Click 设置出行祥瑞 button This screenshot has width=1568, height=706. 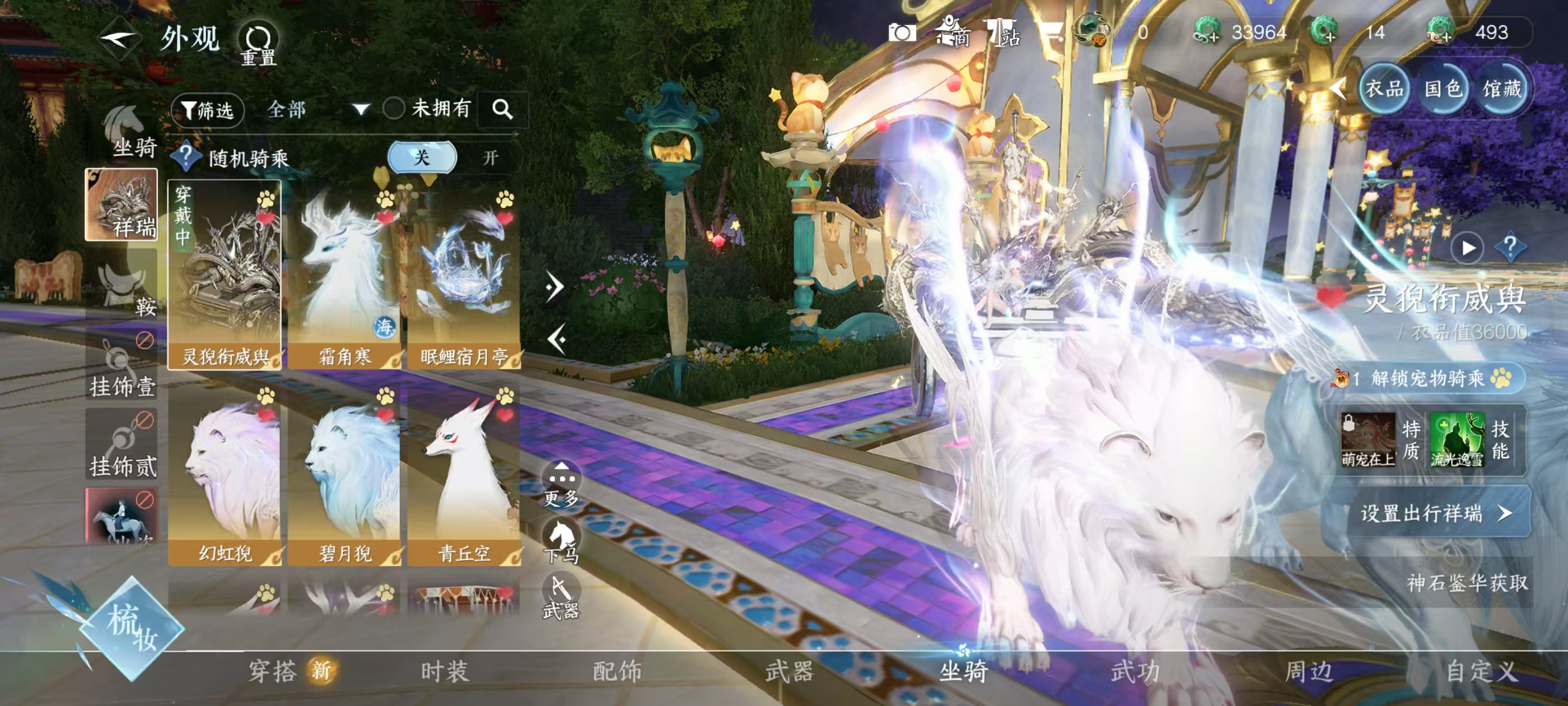[x=1436, y=513]
